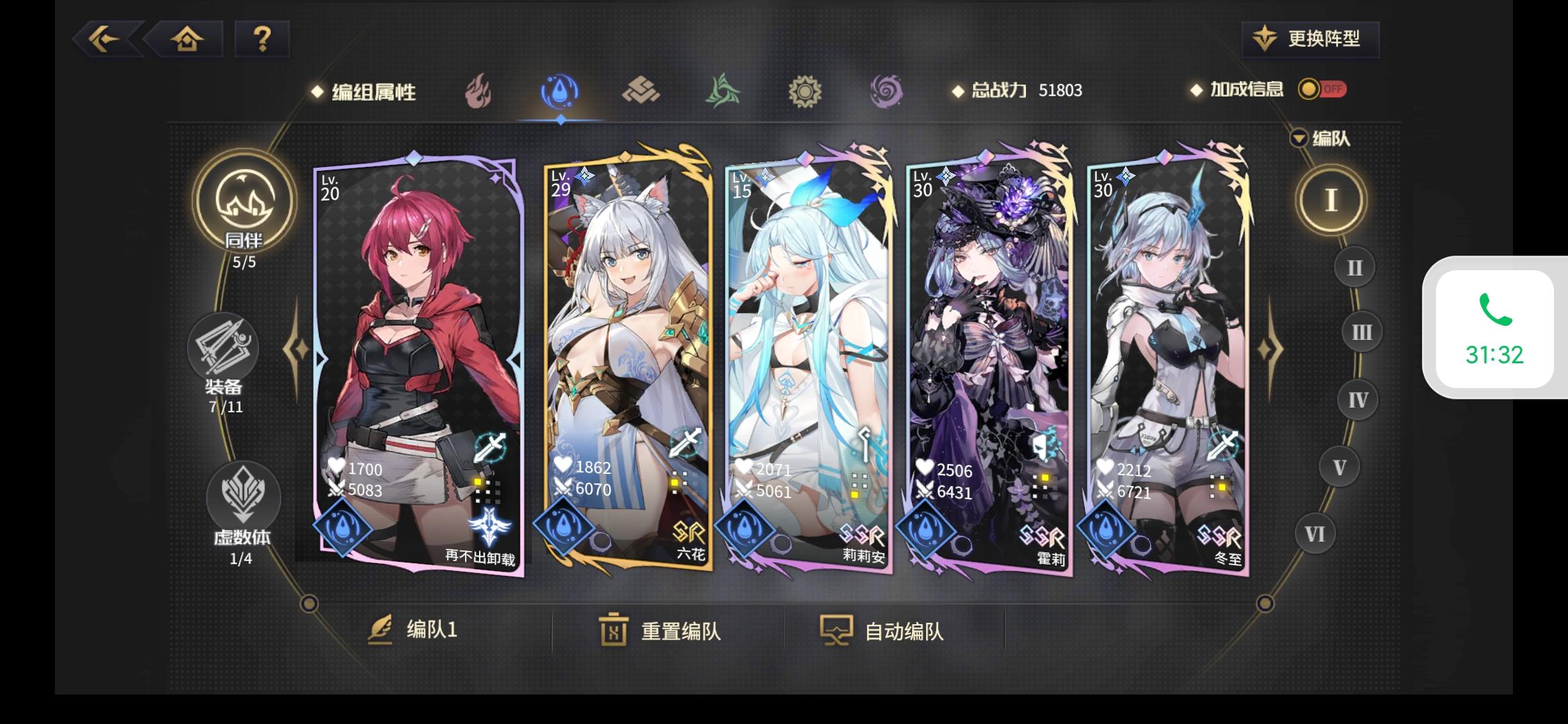
Task: Switch to team slot II
Action: [1354, 267]
